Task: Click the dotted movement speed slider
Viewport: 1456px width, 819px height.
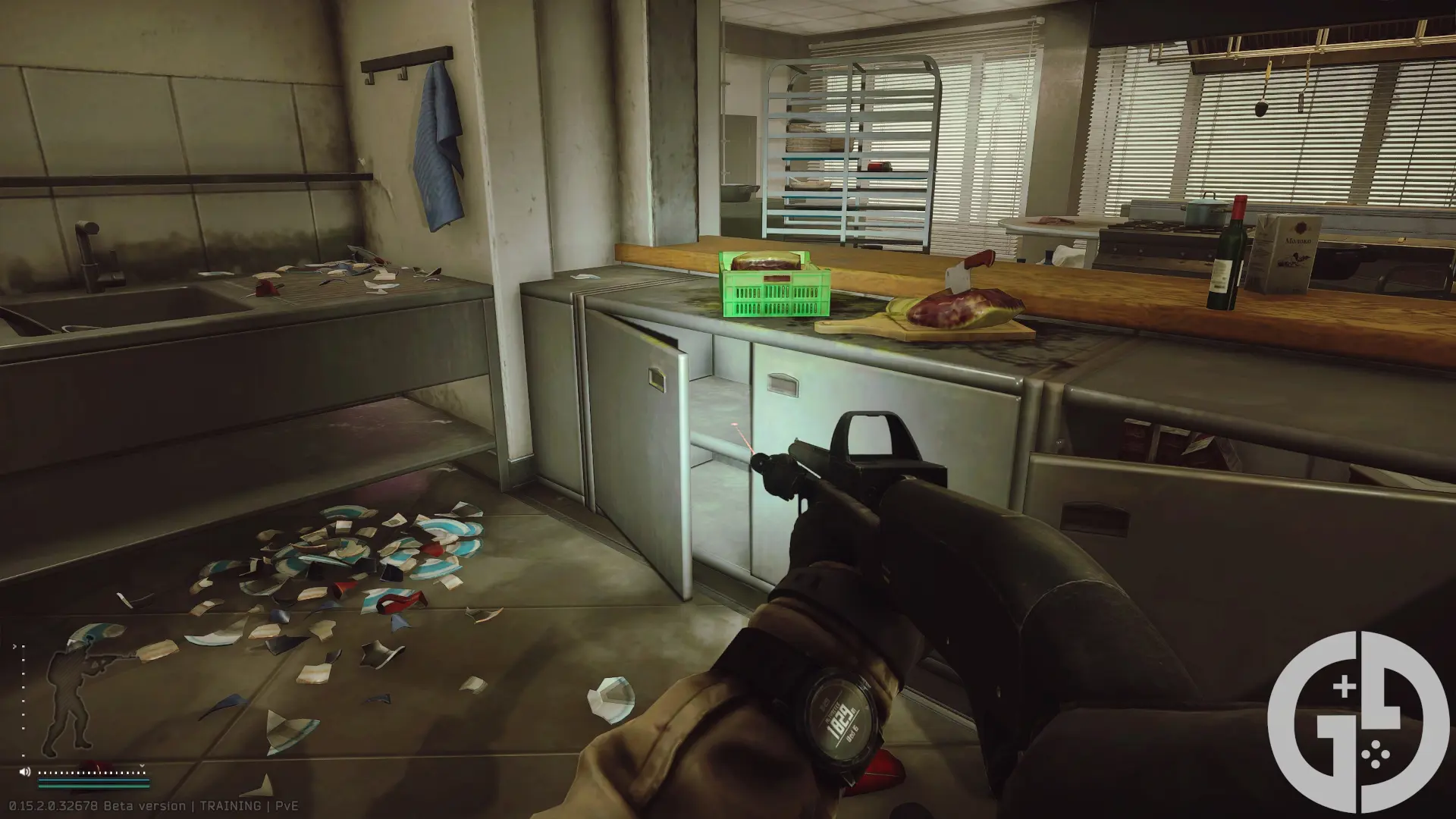Action: coord(91,772)
